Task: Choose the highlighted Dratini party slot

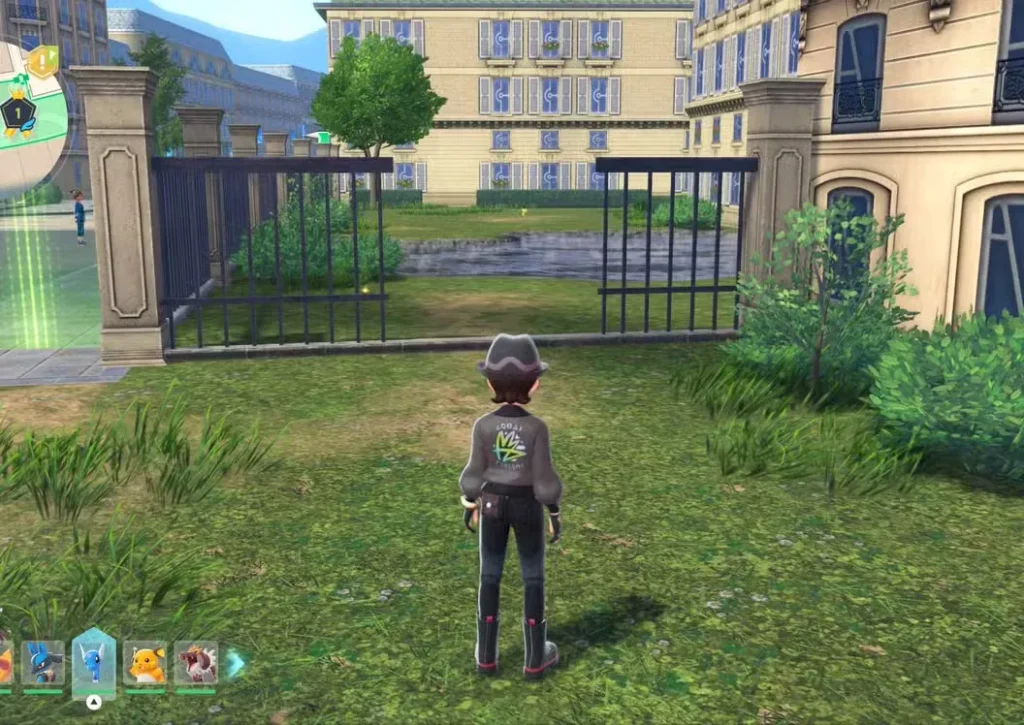Action: 94,661
